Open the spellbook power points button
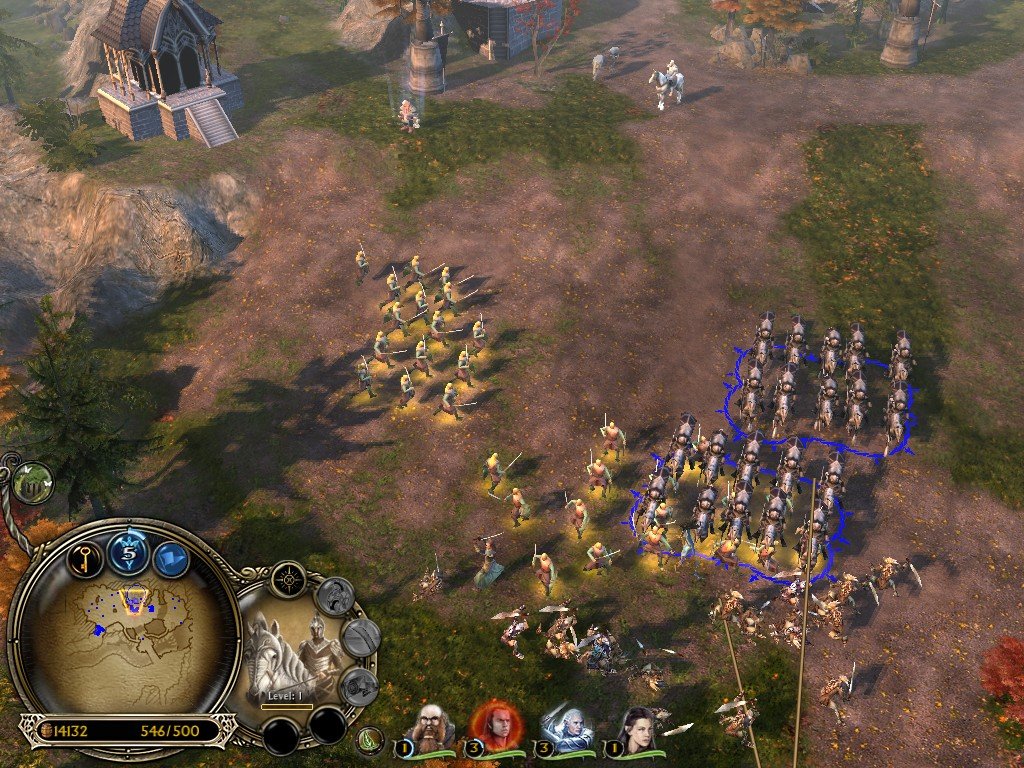Screen dimensions: 1024x768 point(128,553)
